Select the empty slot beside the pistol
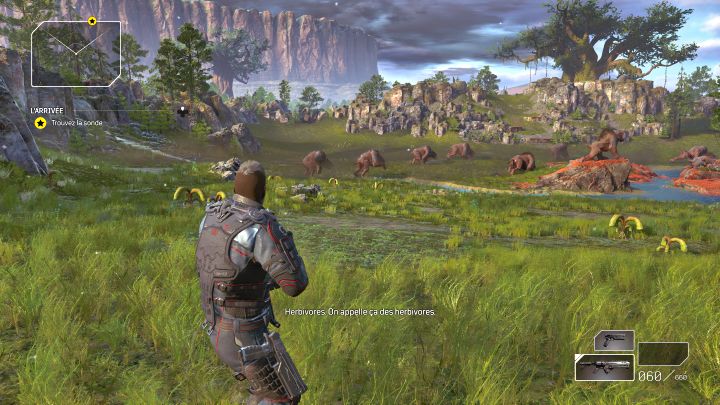 [x=663, y=353]
